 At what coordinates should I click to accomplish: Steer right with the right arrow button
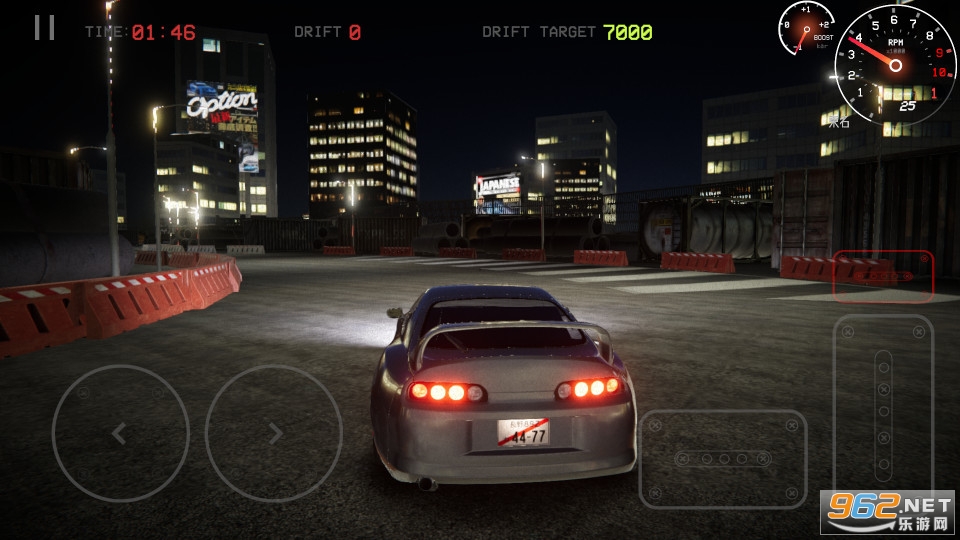tap(273, 433)
